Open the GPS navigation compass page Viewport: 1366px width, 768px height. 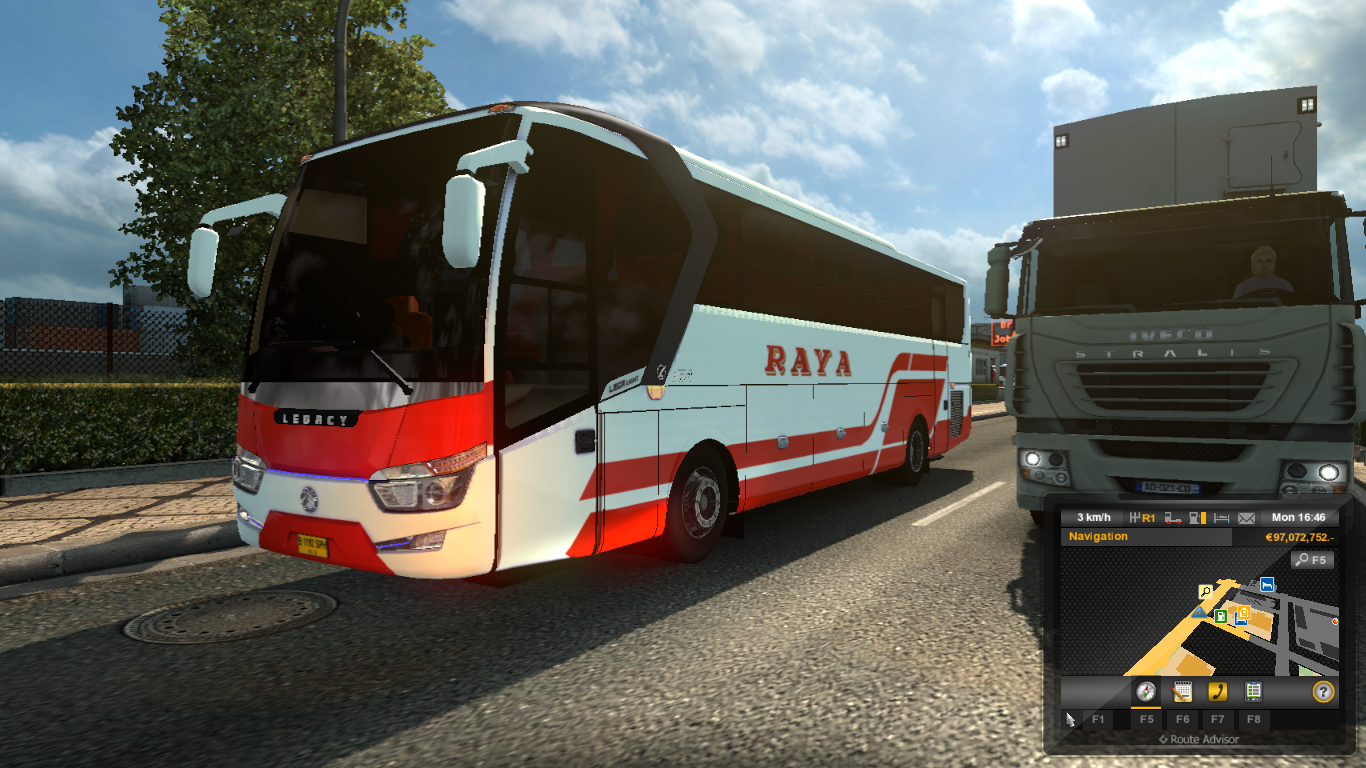pyautogui.click(x=1146, y=689)
